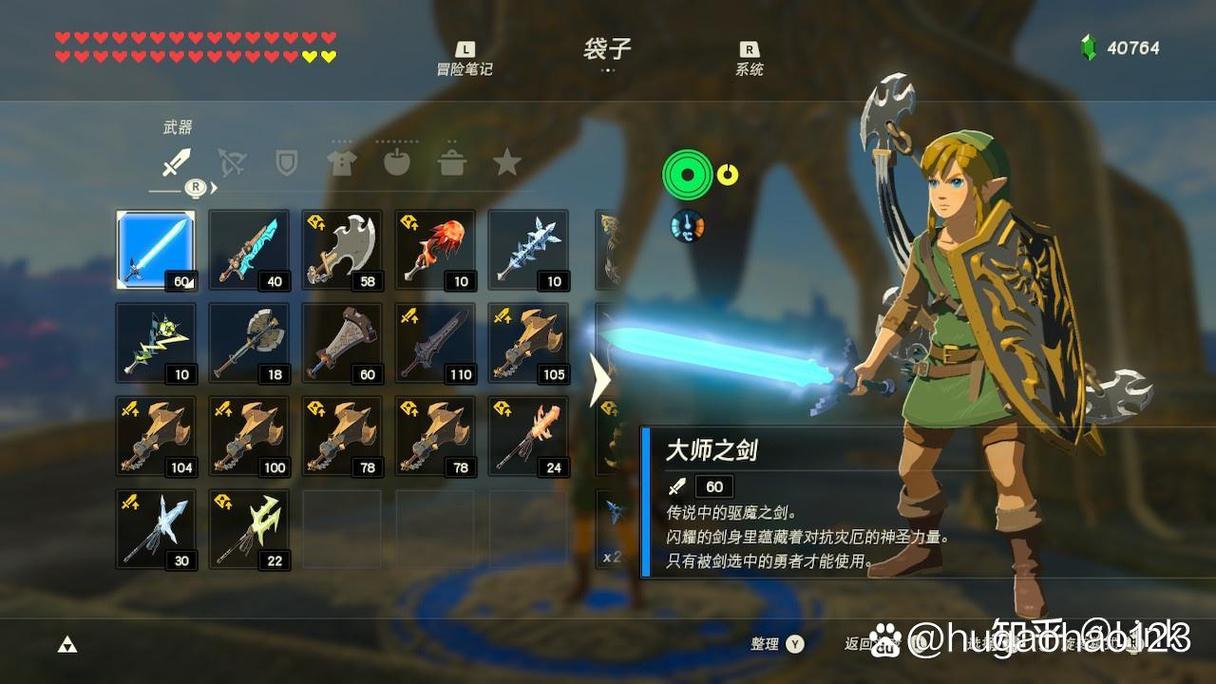Select the Master Sword slot

pyautogui.click(x=156, y=249)
